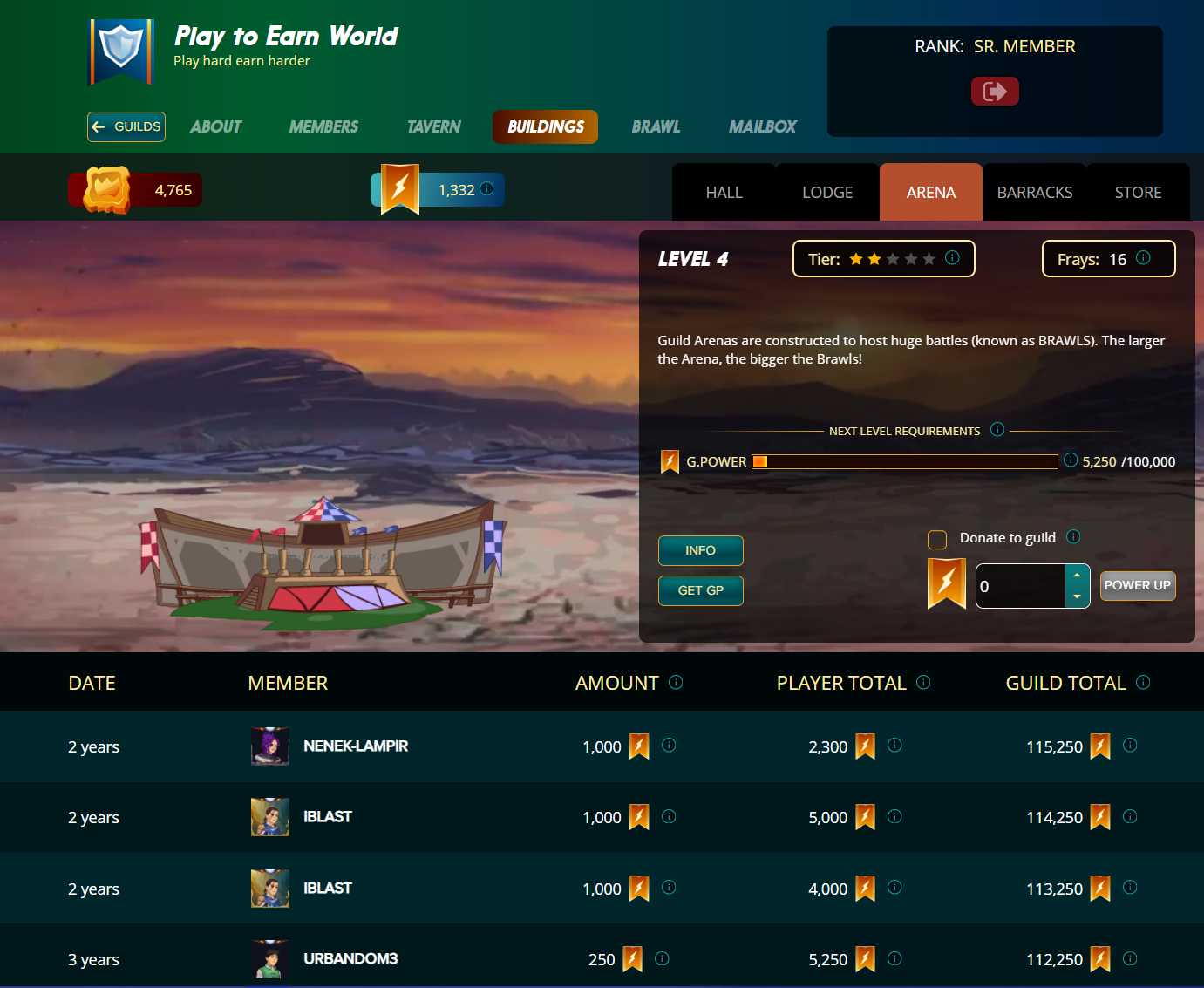Show the Store building tab

1138,193
